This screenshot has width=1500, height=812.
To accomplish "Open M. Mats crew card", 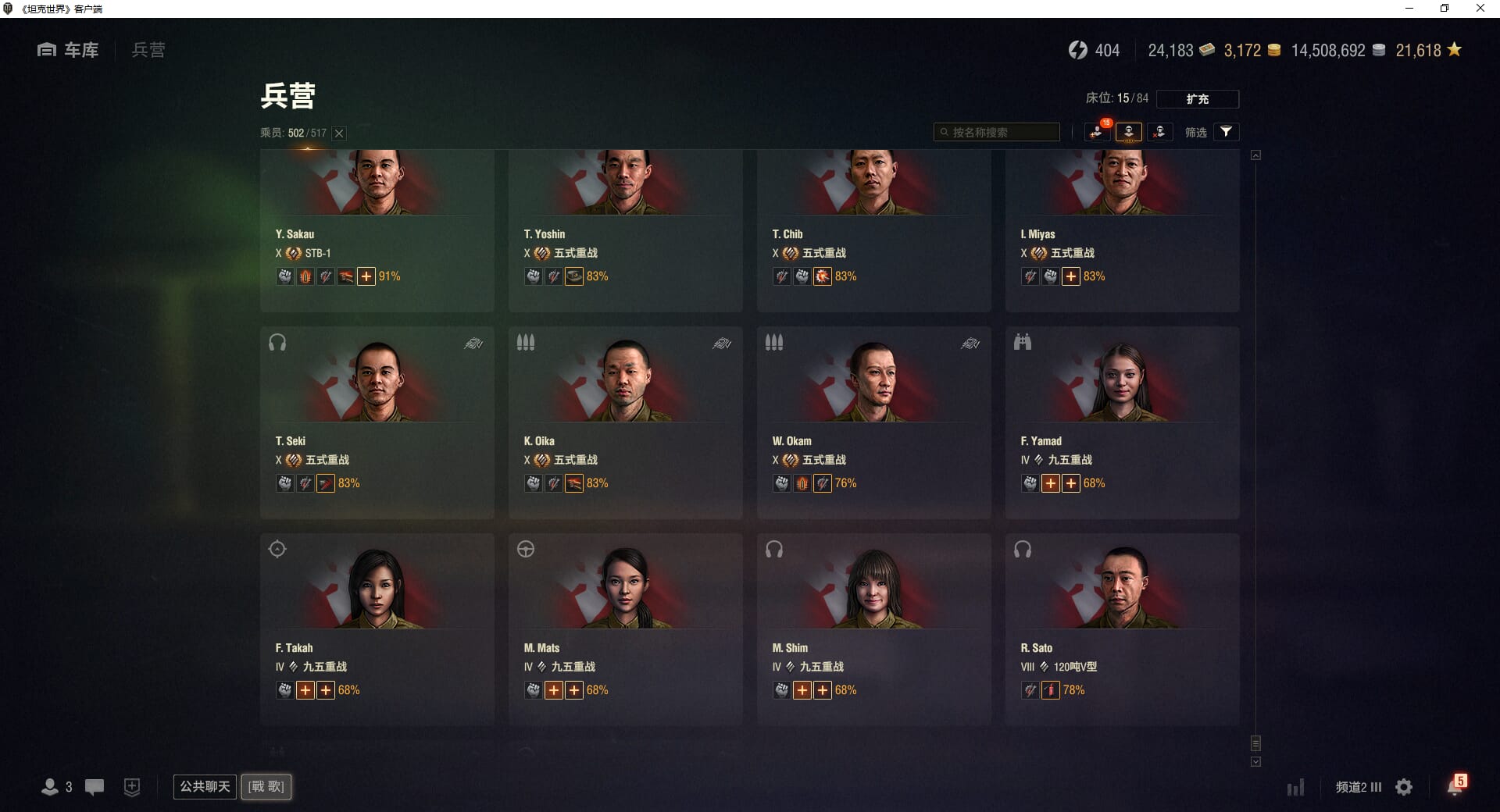I will click(625, 629).
